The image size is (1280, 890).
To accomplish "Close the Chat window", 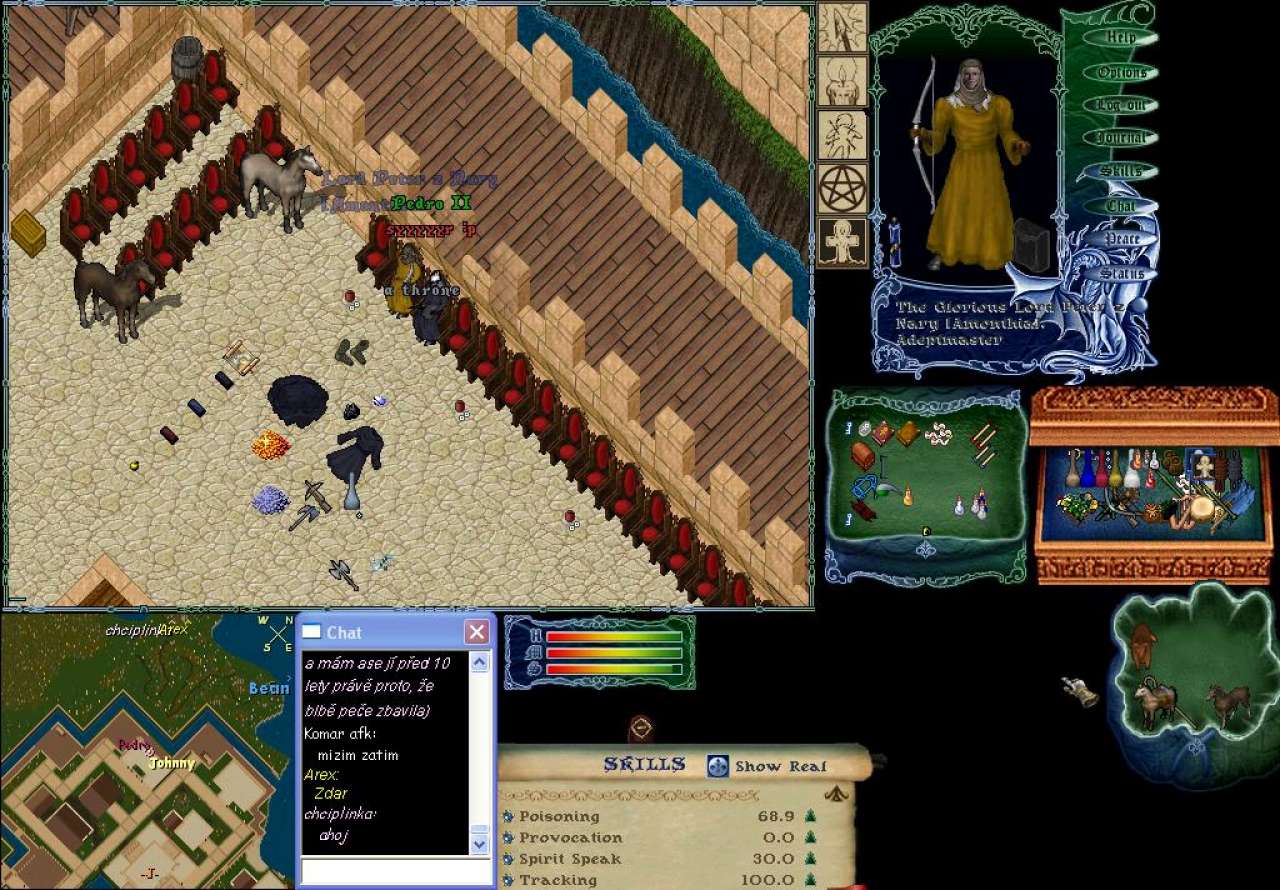I will pos(477,632).
